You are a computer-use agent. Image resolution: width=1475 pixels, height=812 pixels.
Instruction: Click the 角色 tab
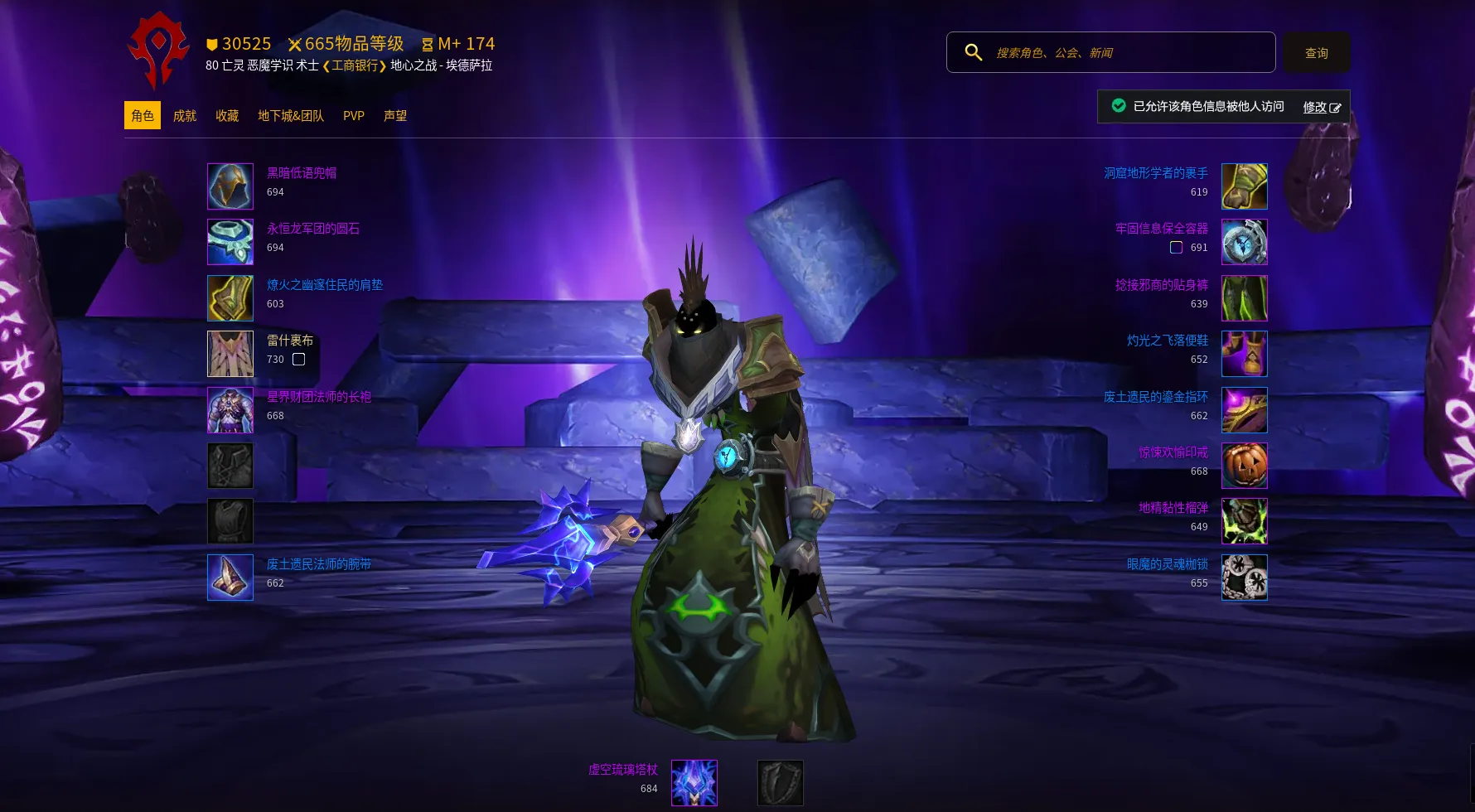point(143,116)
